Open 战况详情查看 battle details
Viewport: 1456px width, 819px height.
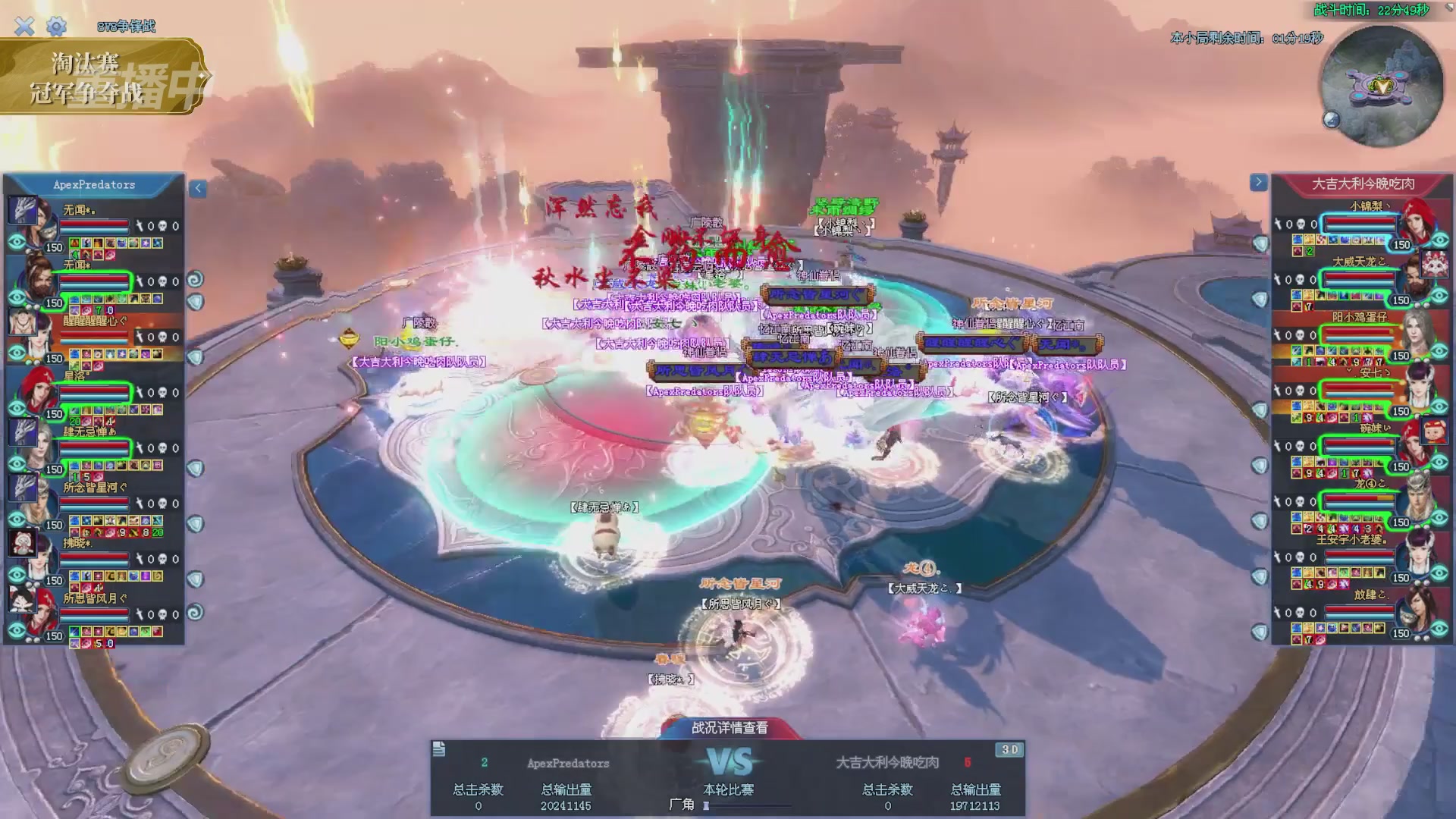pyautogui.click(x=730, y=728)
